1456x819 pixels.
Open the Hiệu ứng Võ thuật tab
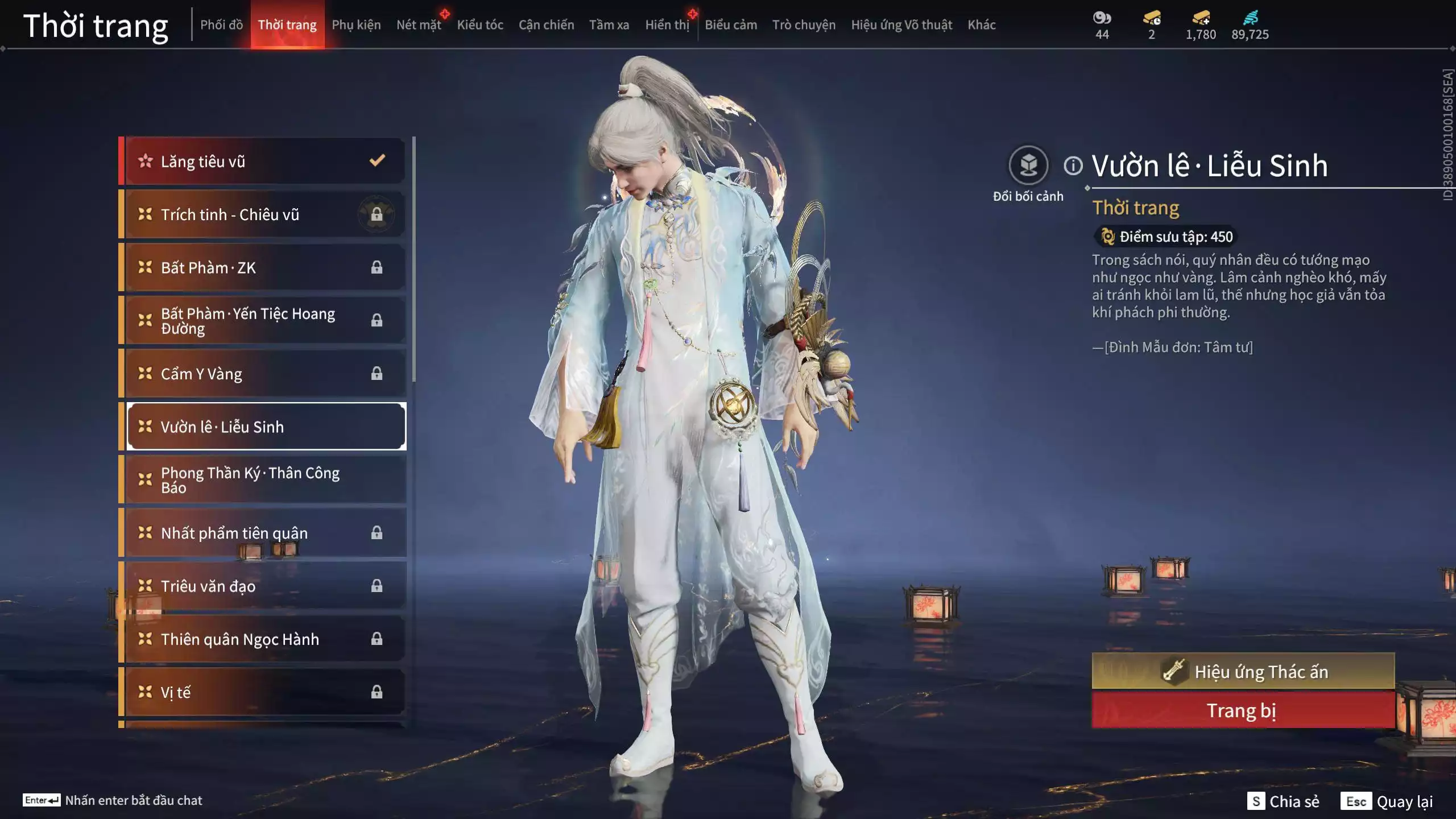[901, 25]
